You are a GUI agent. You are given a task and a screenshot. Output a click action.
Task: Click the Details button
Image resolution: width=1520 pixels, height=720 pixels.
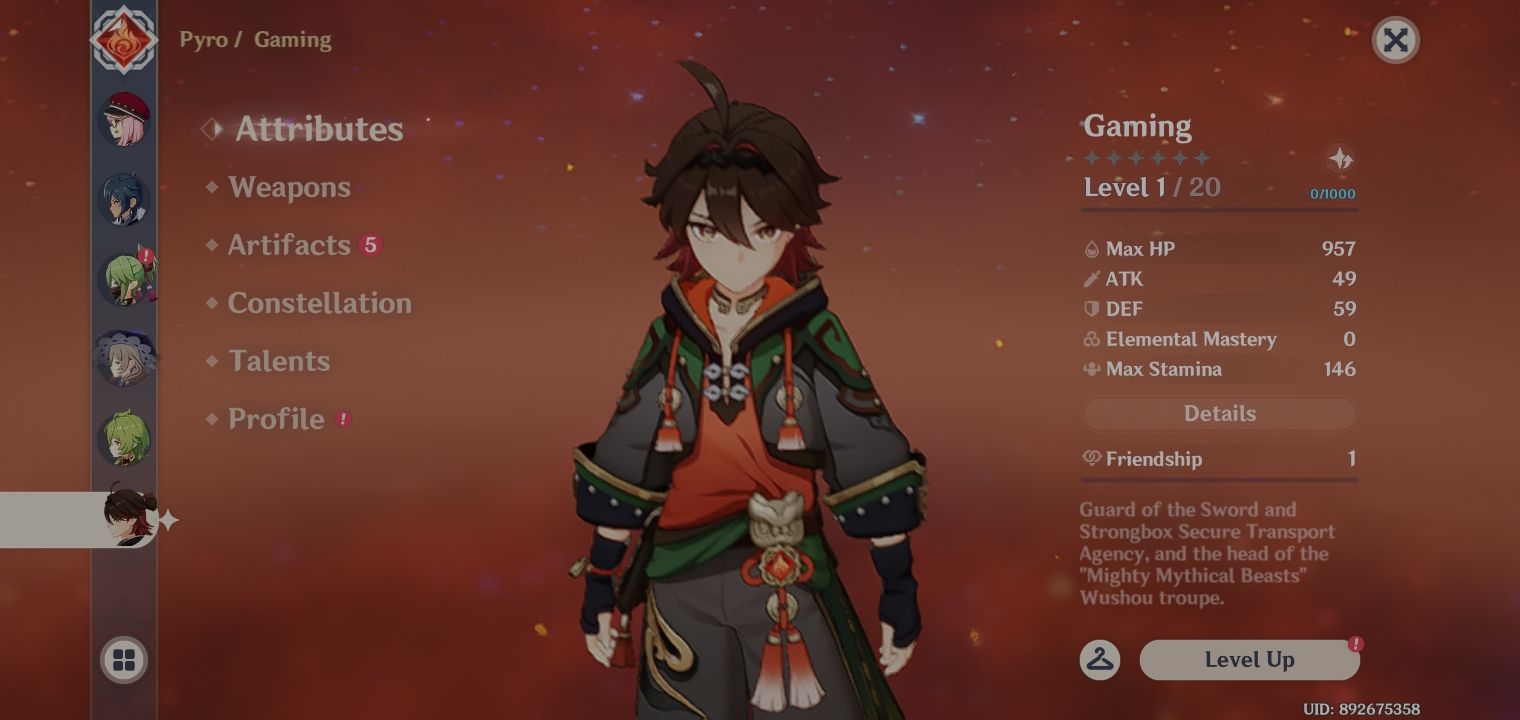click(x=1219, y=413)
